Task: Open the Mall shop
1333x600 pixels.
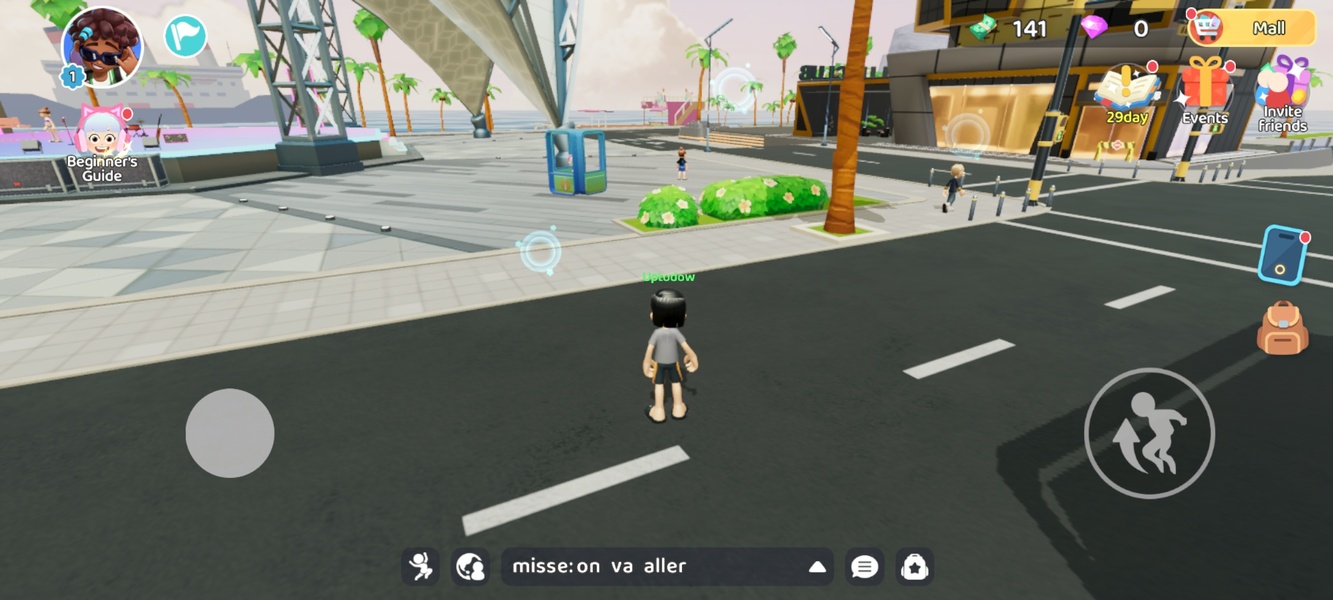Action: (1253, 28)
